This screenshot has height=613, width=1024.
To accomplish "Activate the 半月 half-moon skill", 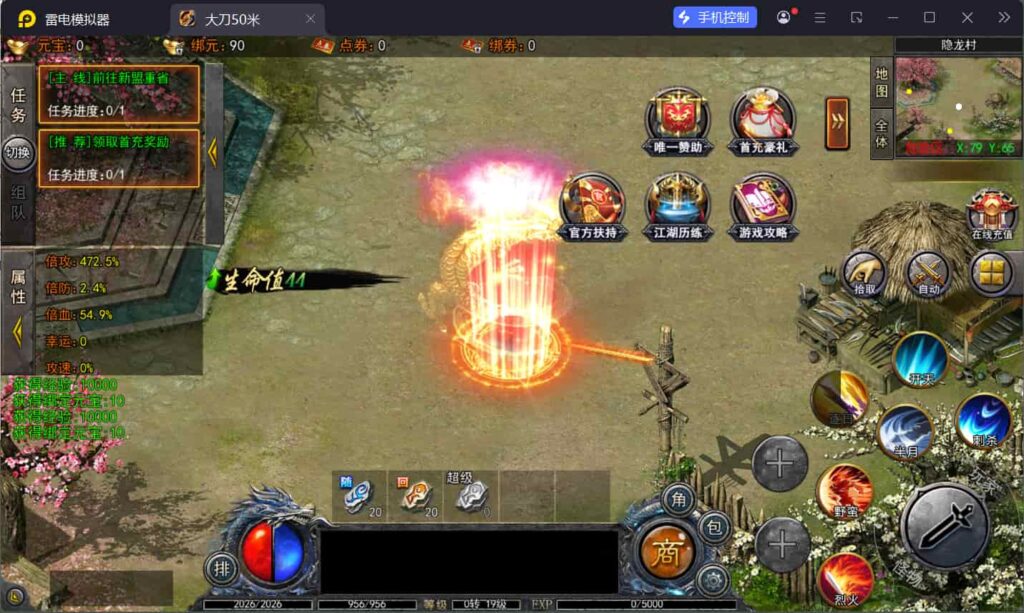I will coord(905,431).
